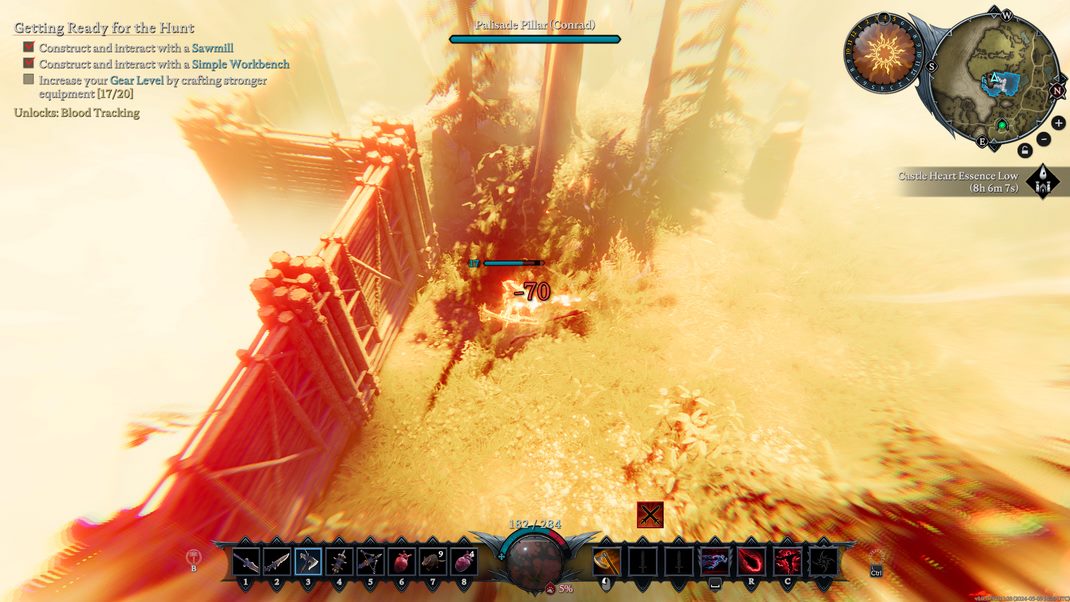This screenshot has width=1070, height=602.
Task: Cast the red blood spell on C
Action: pos(787,561)
